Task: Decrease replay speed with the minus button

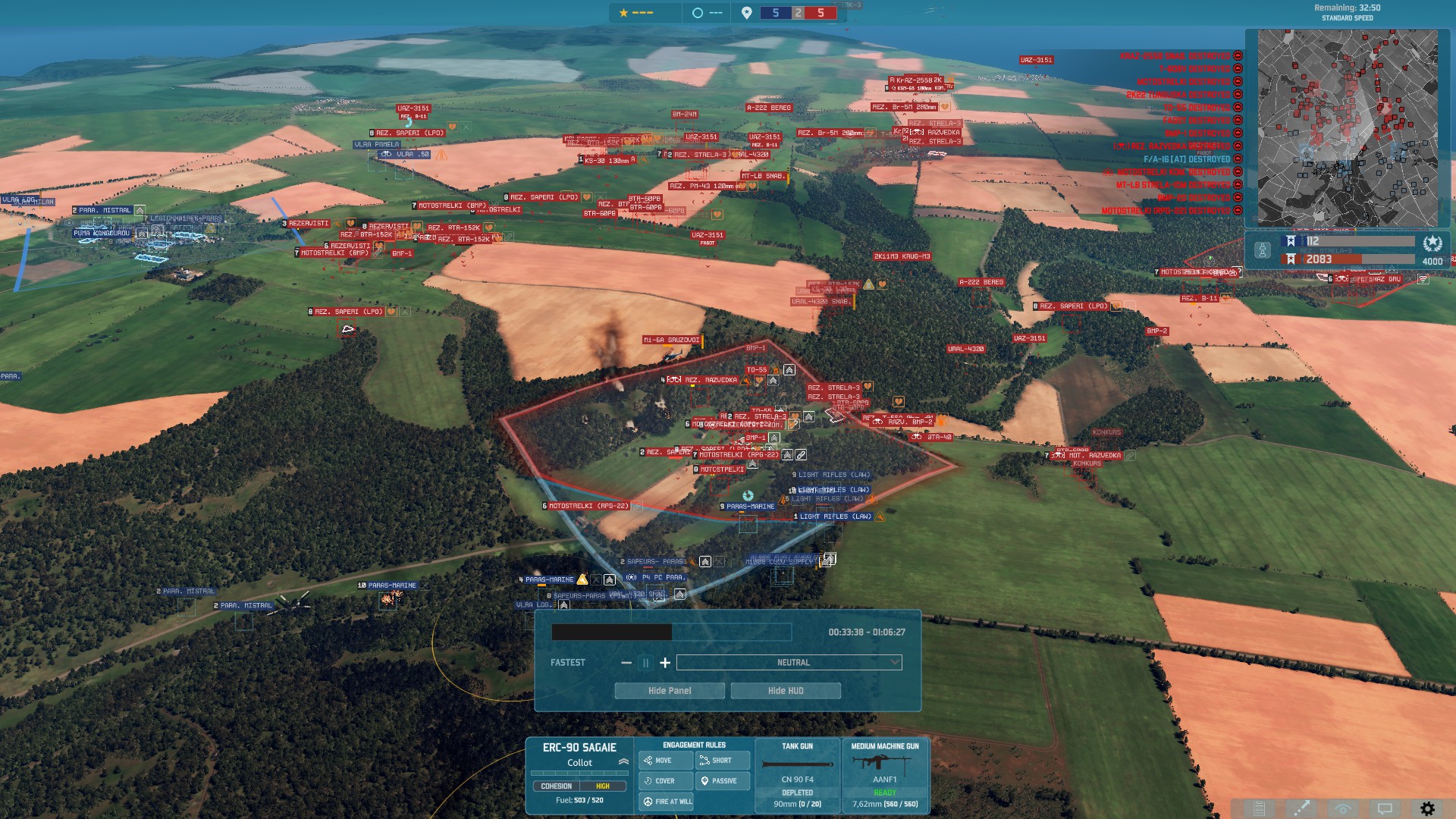Action: coord(626,663)
